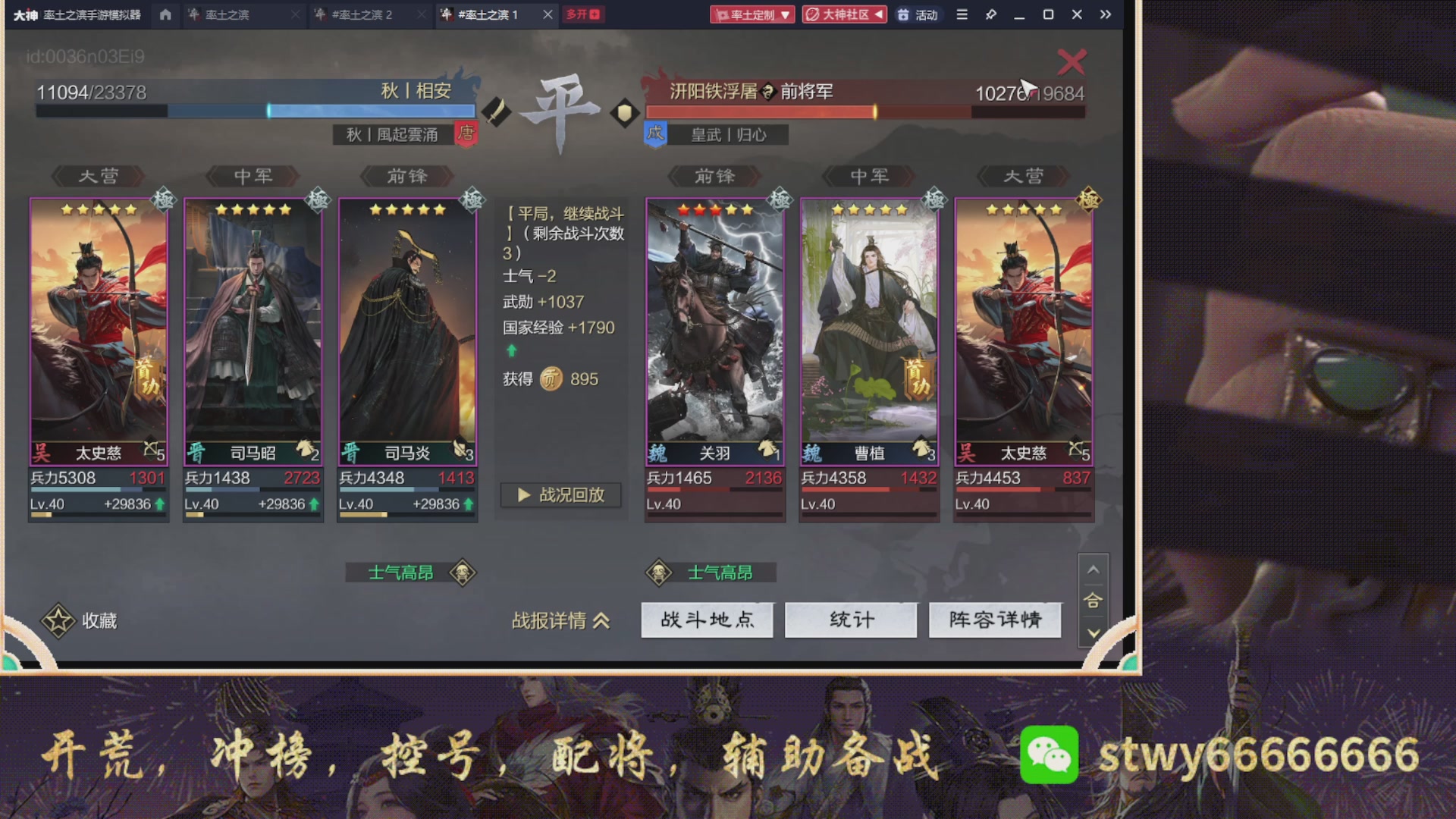Screen dimensions: 1456x819
Task: Play the 战况回放 battle replay
Action: coord(560,495)
